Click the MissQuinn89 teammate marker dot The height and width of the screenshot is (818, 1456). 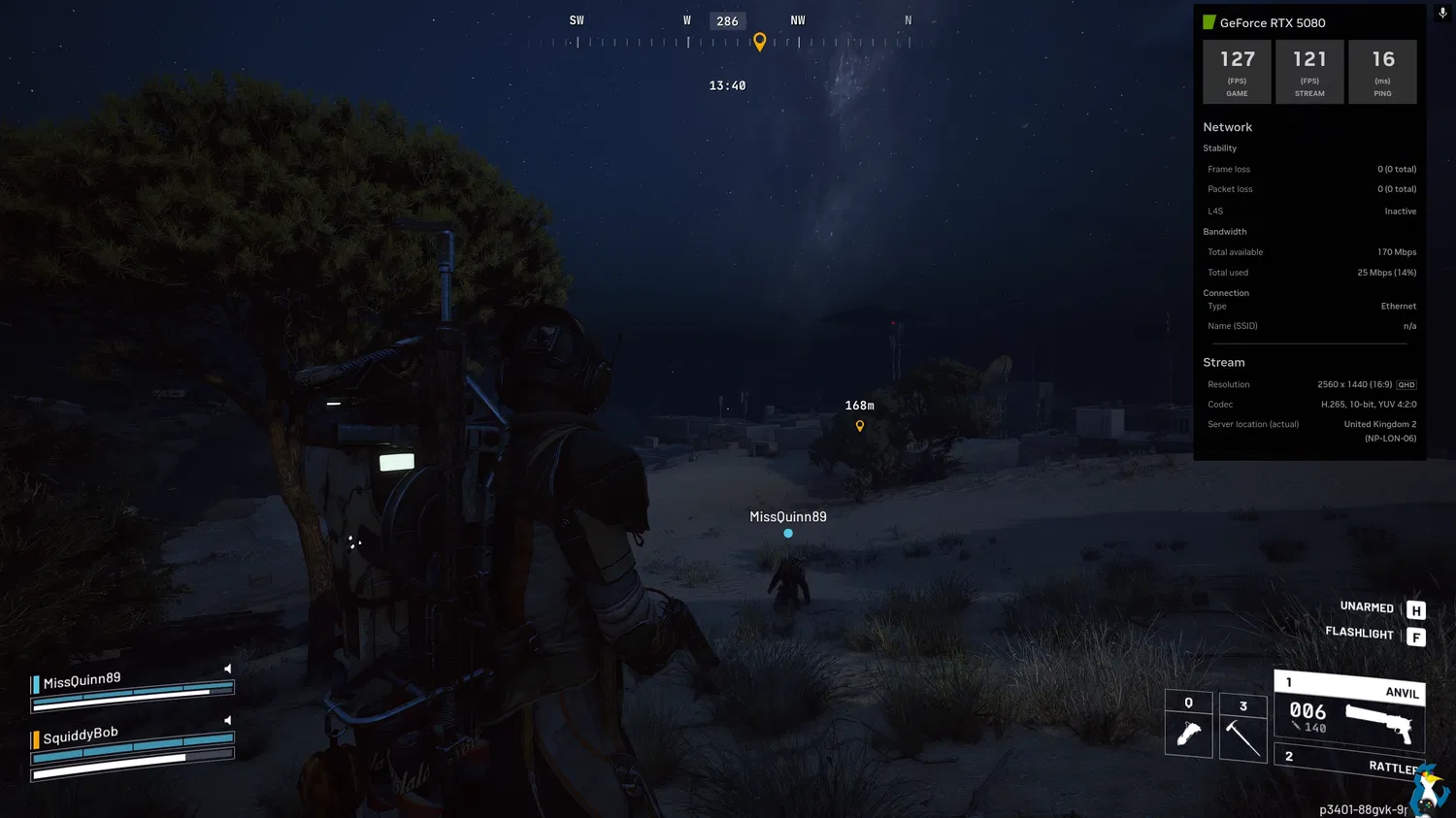tap(788, 534)
